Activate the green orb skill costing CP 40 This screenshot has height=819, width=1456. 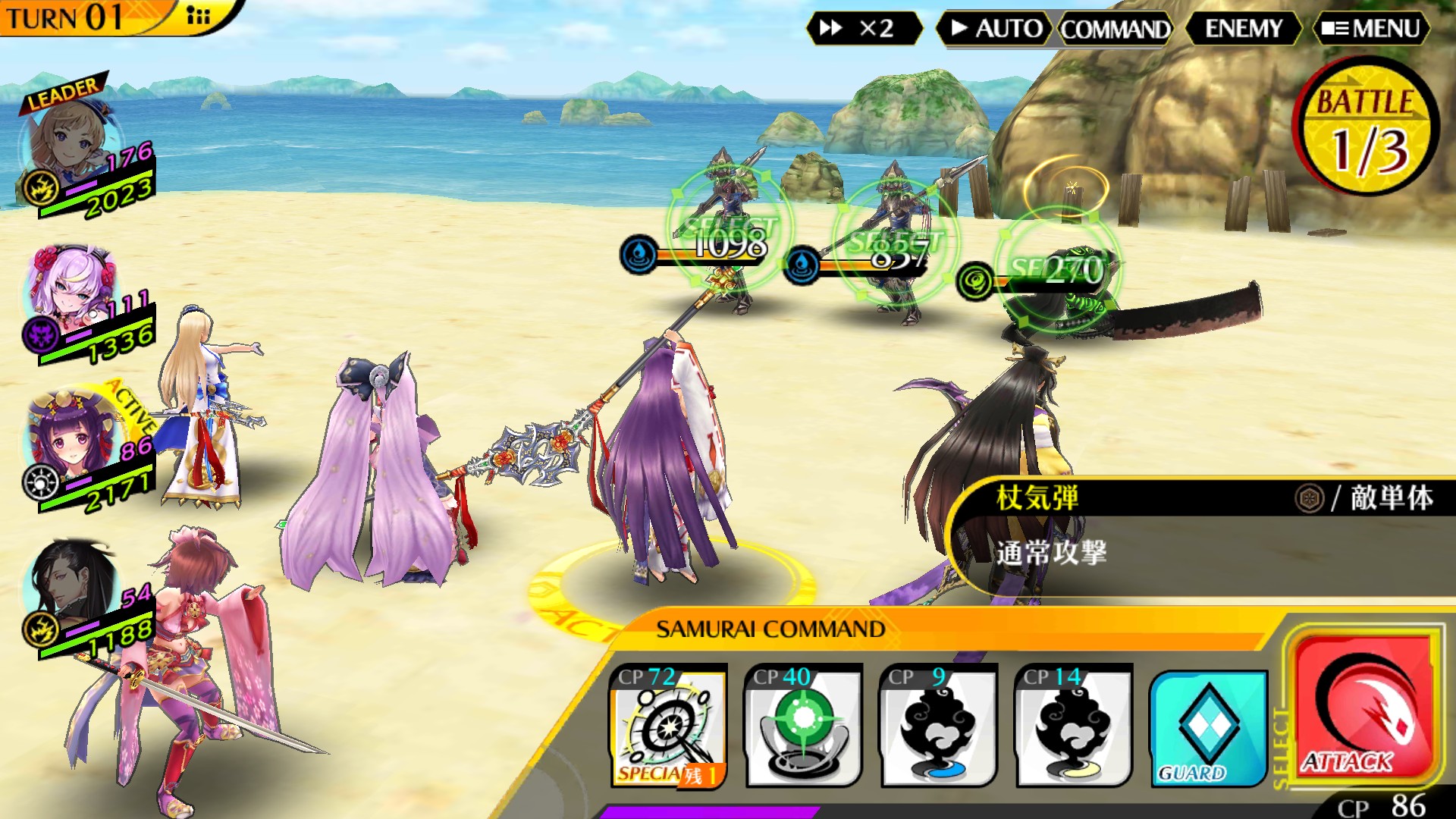coord(803,726)
